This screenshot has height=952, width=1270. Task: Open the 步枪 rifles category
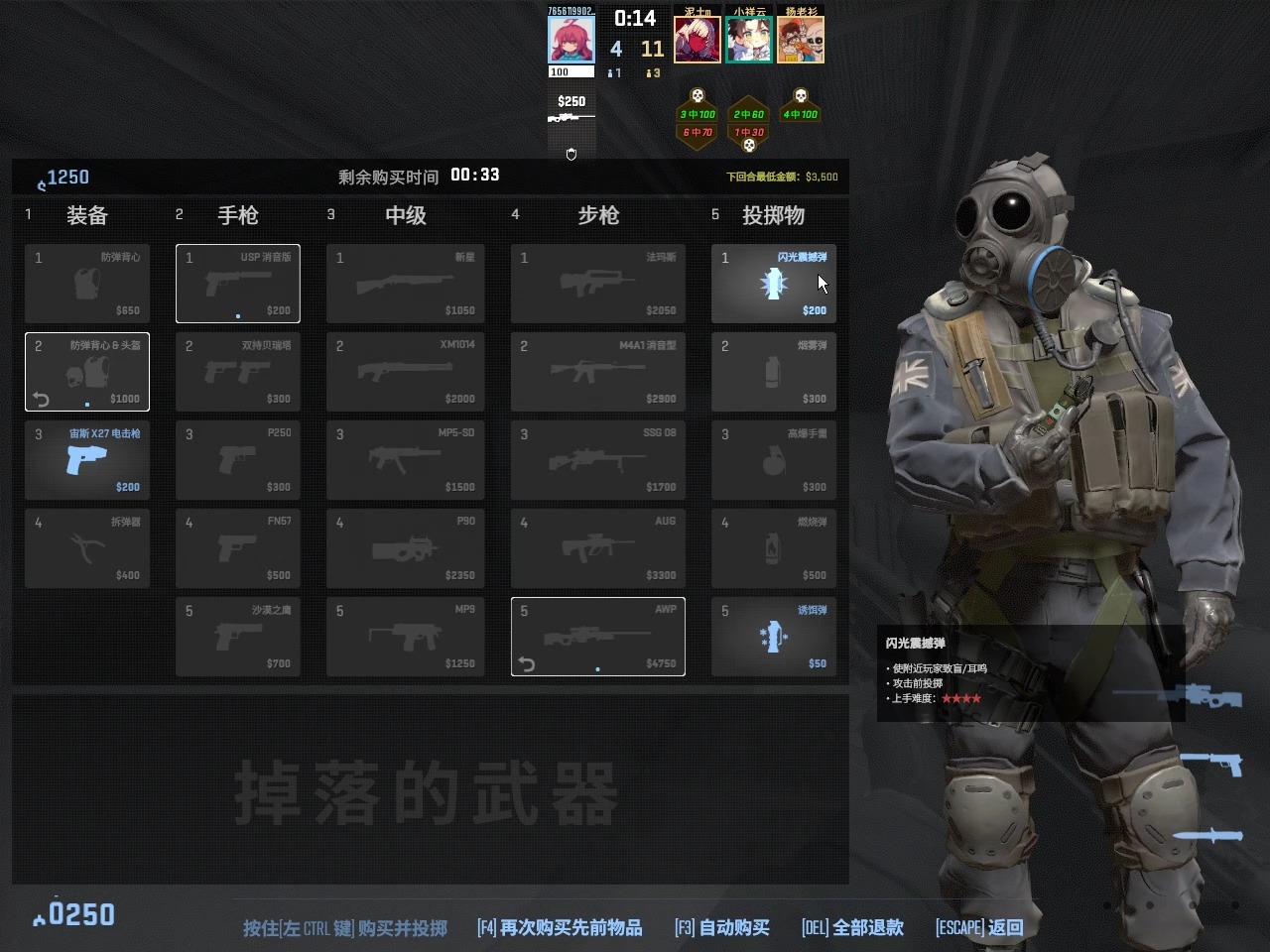pos(597,215)
